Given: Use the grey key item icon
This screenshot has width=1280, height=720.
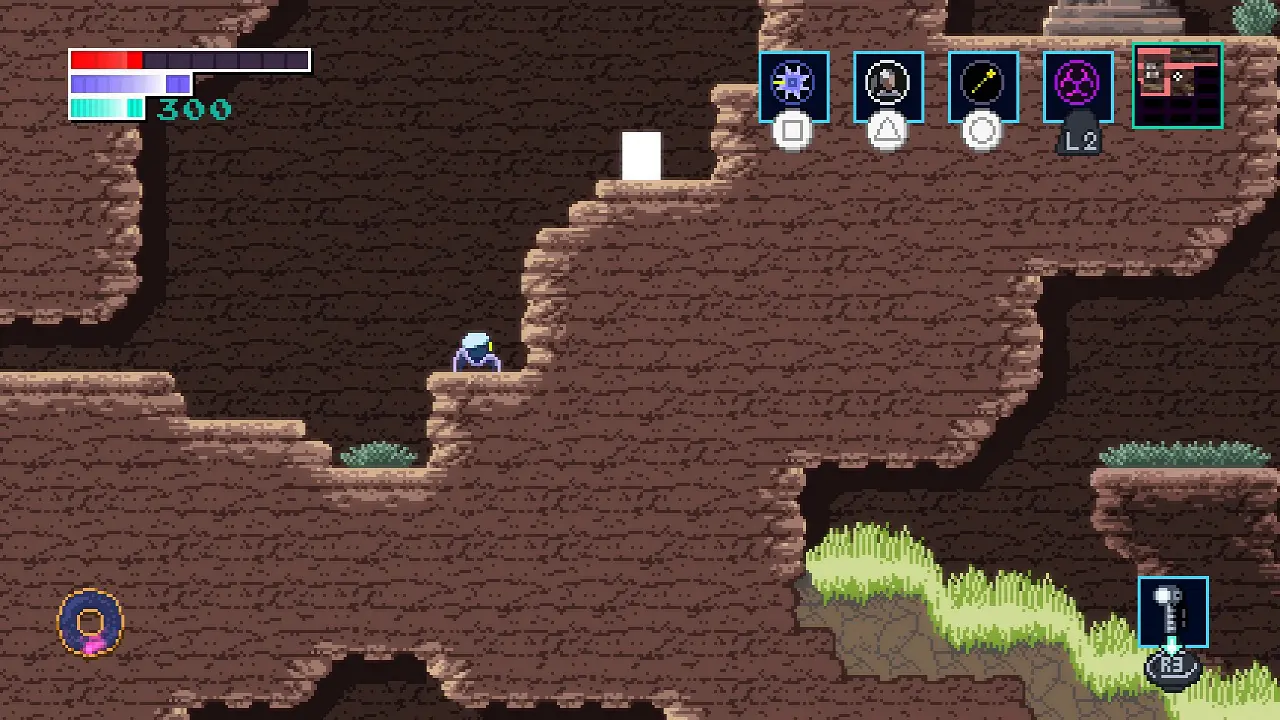Looking at the screenshot, I should tap(1172, 611).
